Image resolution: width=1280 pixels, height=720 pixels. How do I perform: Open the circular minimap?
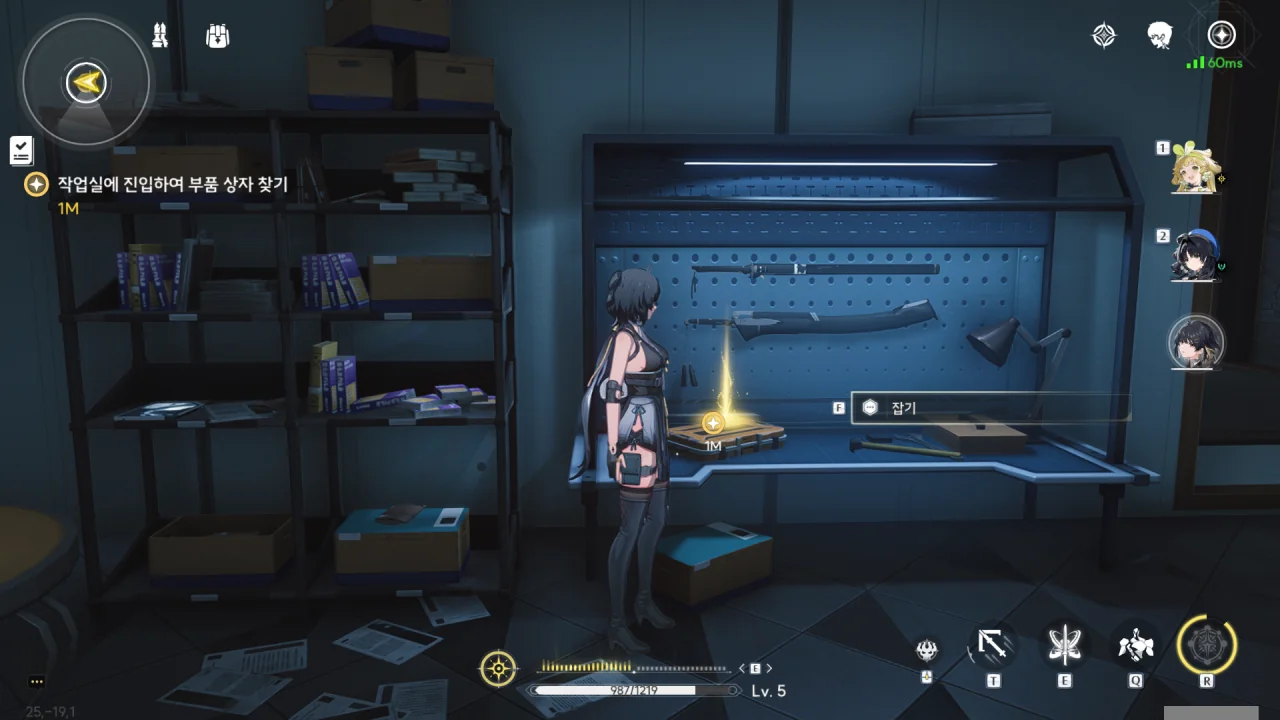click(86, 82)
